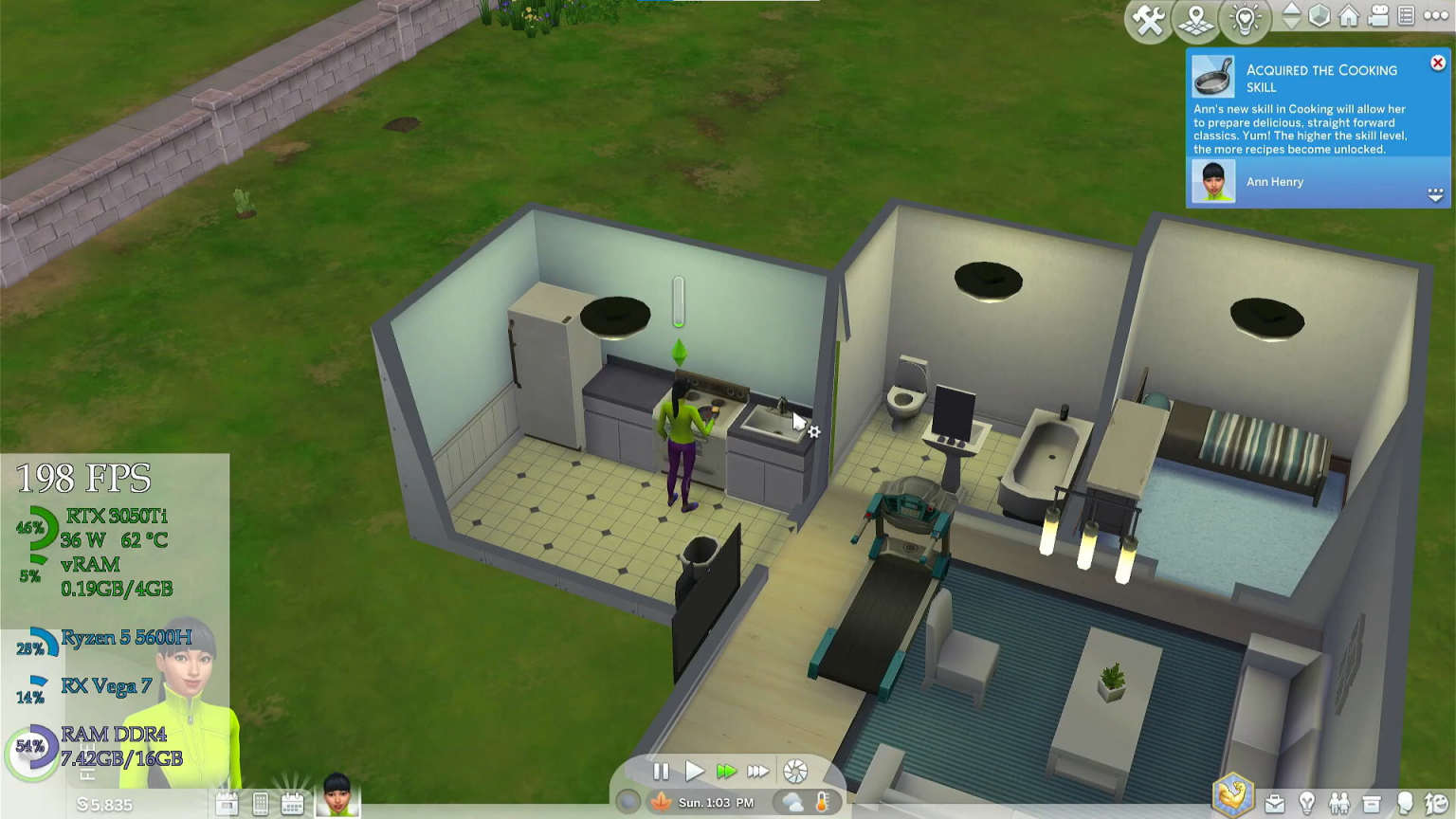The width and height of the screenshot is (1456, 819).
Task: Open Build Mode with the hammer and wrench icon
Action: tap(1149, 18)
